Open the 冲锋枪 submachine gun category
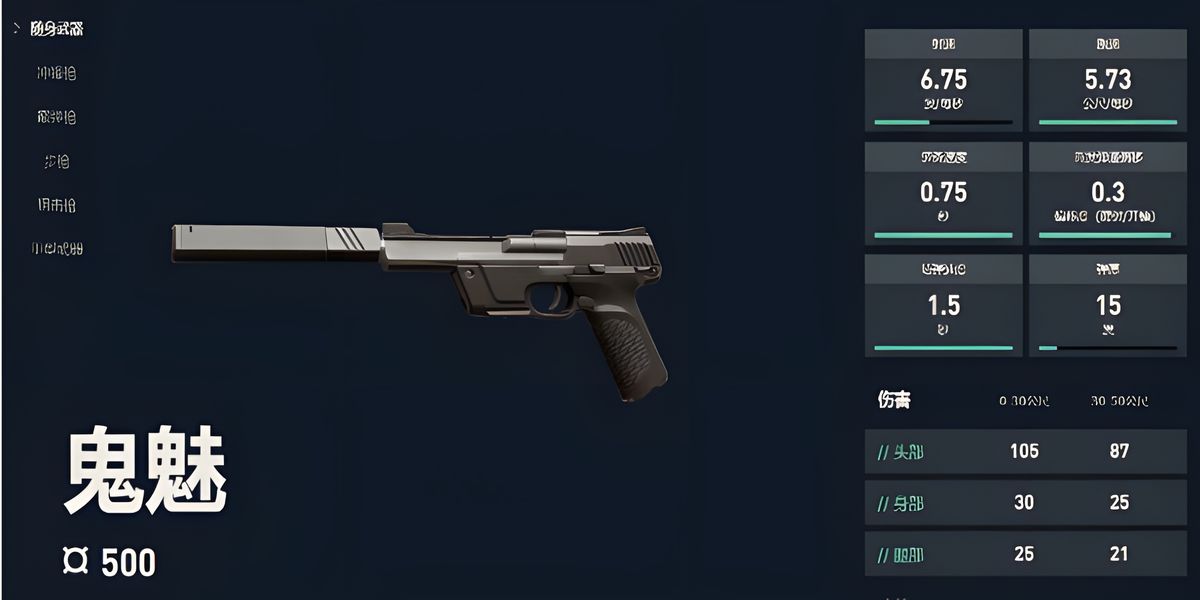1200x600 pixels. pos(56,73)
